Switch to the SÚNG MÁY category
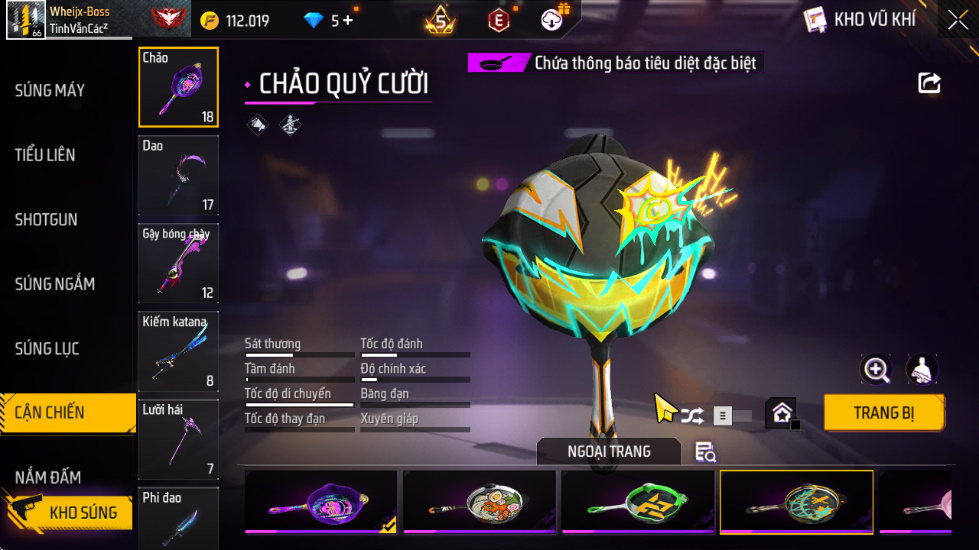 click(x=50, y=91)
